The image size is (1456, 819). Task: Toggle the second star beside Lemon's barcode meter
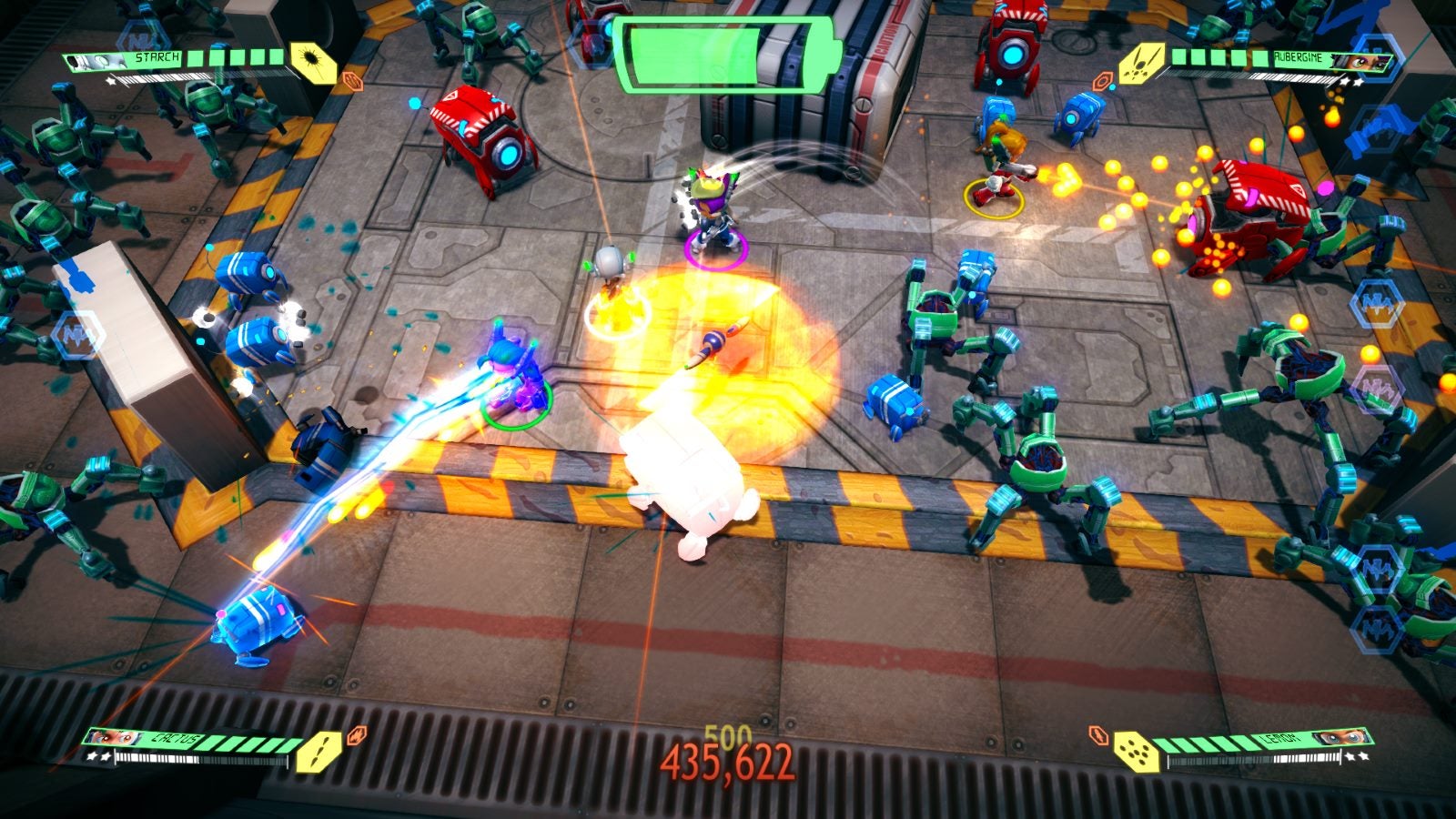(1364, 757)
